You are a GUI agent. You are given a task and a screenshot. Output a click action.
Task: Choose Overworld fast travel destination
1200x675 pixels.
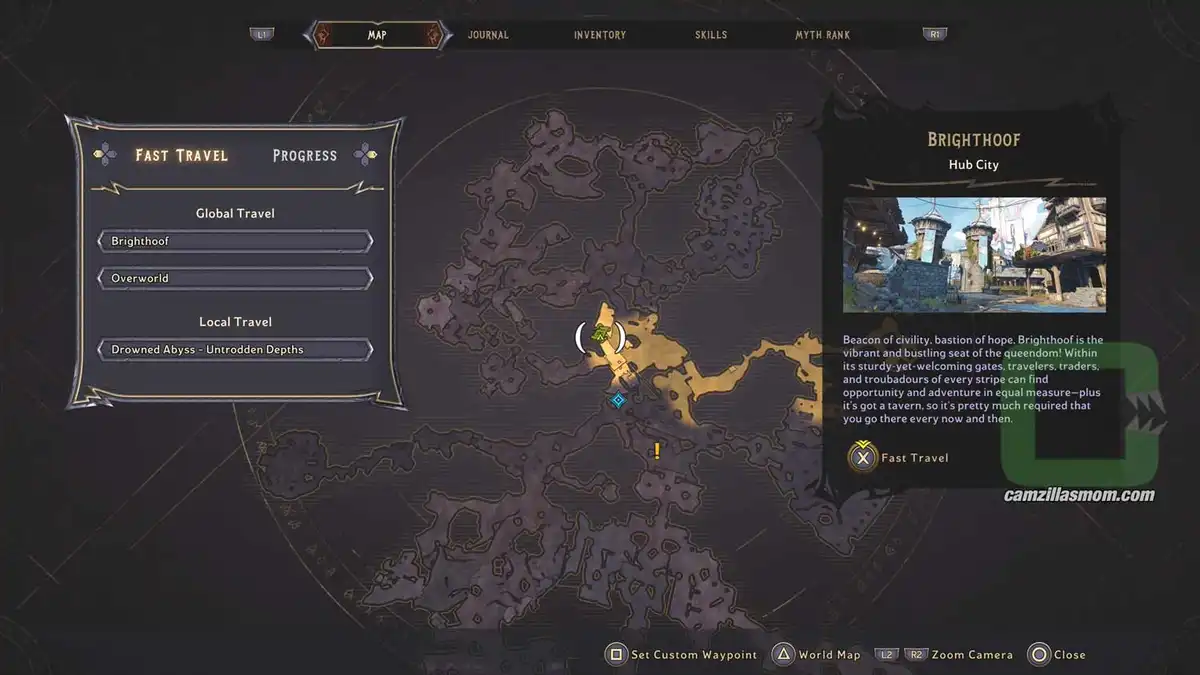click(x=235, y=278)
